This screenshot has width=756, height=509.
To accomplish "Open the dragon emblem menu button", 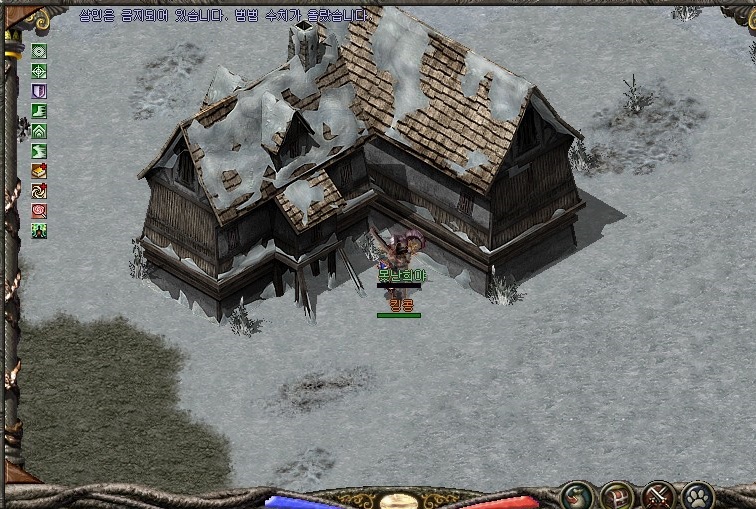I will (576, 494).
